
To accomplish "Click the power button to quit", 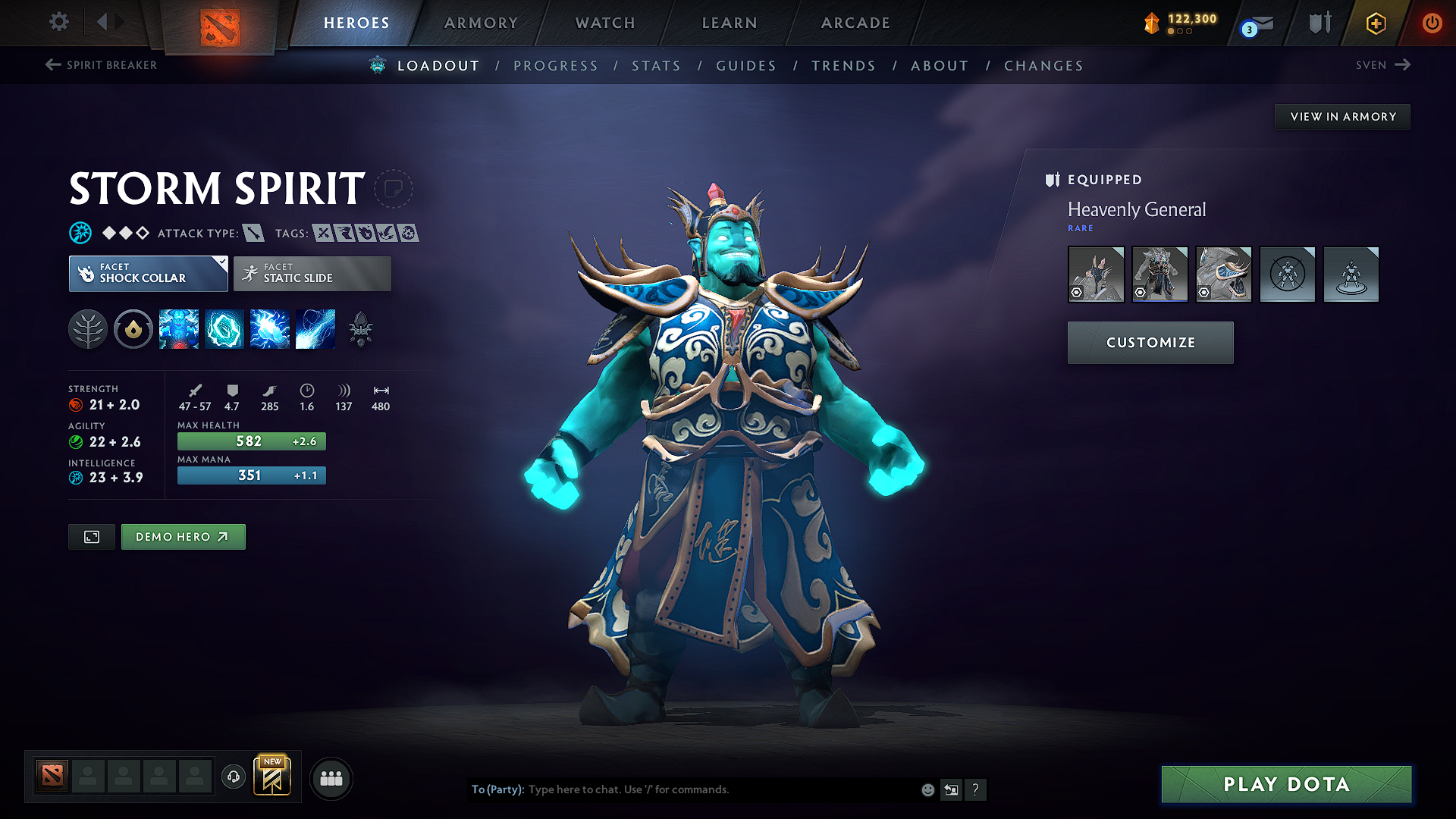I will [1432, 23].
